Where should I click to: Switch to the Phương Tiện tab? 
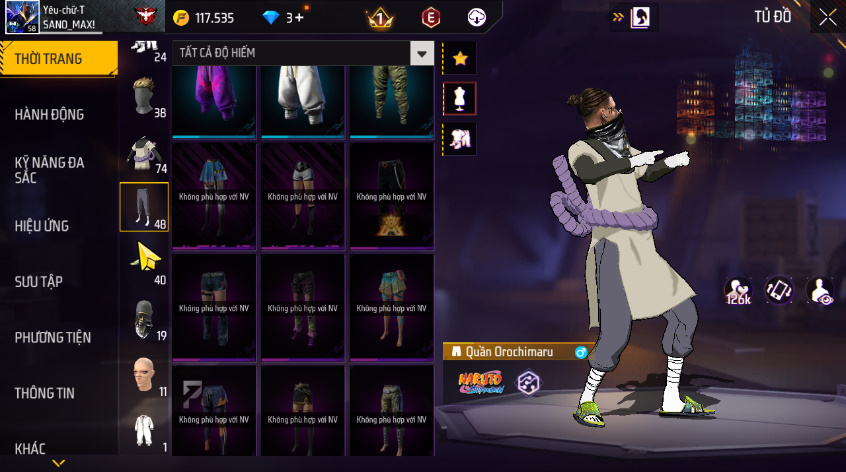tap(51, 338)
